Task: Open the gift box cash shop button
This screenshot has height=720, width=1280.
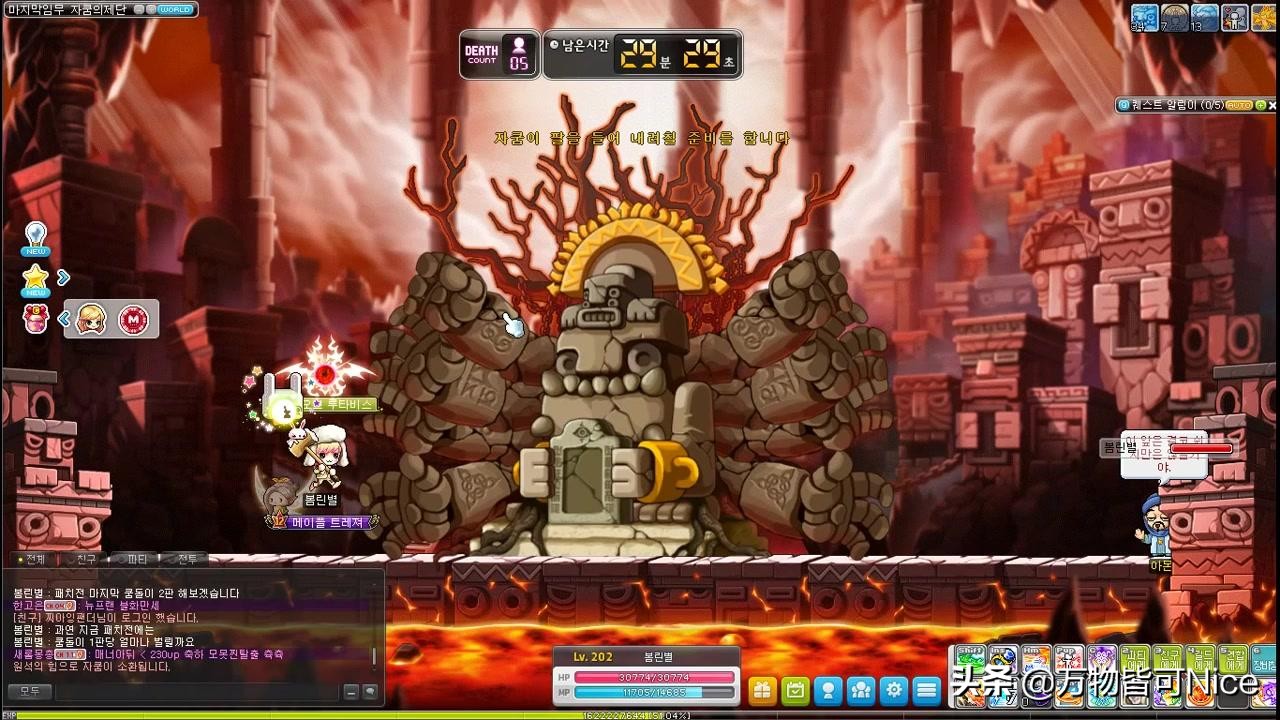Action: [763, 689]
